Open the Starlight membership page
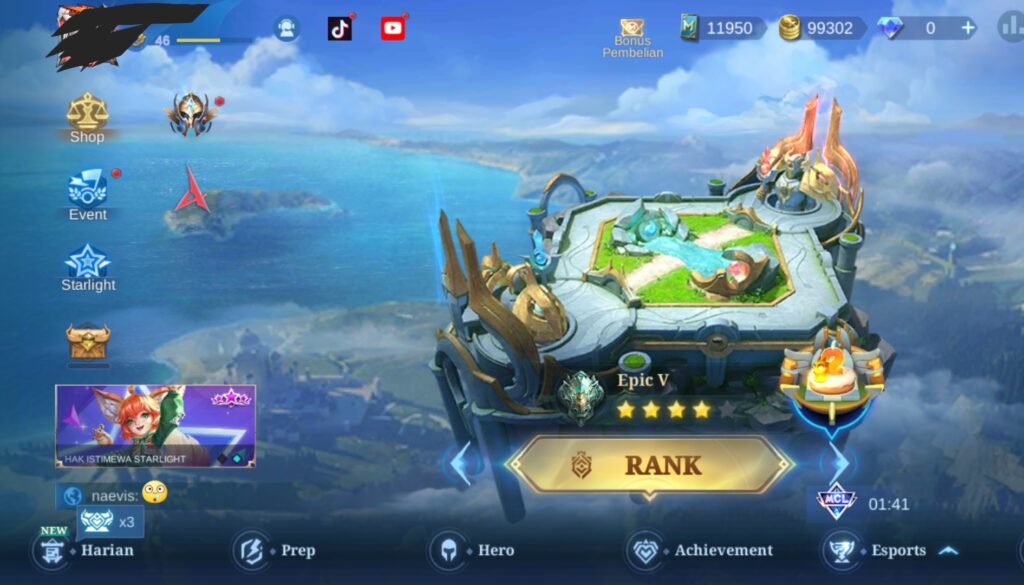 [x=88, y=267]
